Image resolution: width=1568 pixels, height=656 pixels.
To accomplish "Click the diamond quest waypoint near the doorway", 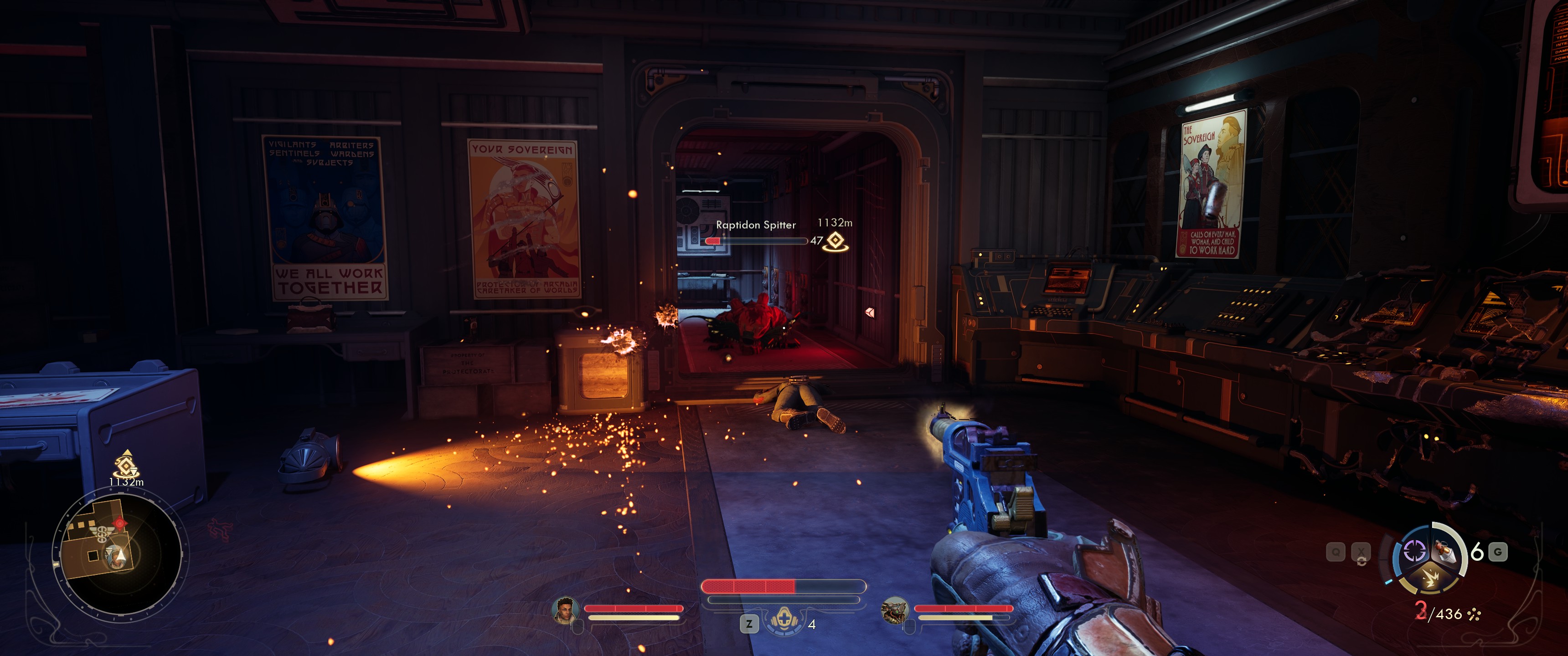I will (x=836, y=241).
